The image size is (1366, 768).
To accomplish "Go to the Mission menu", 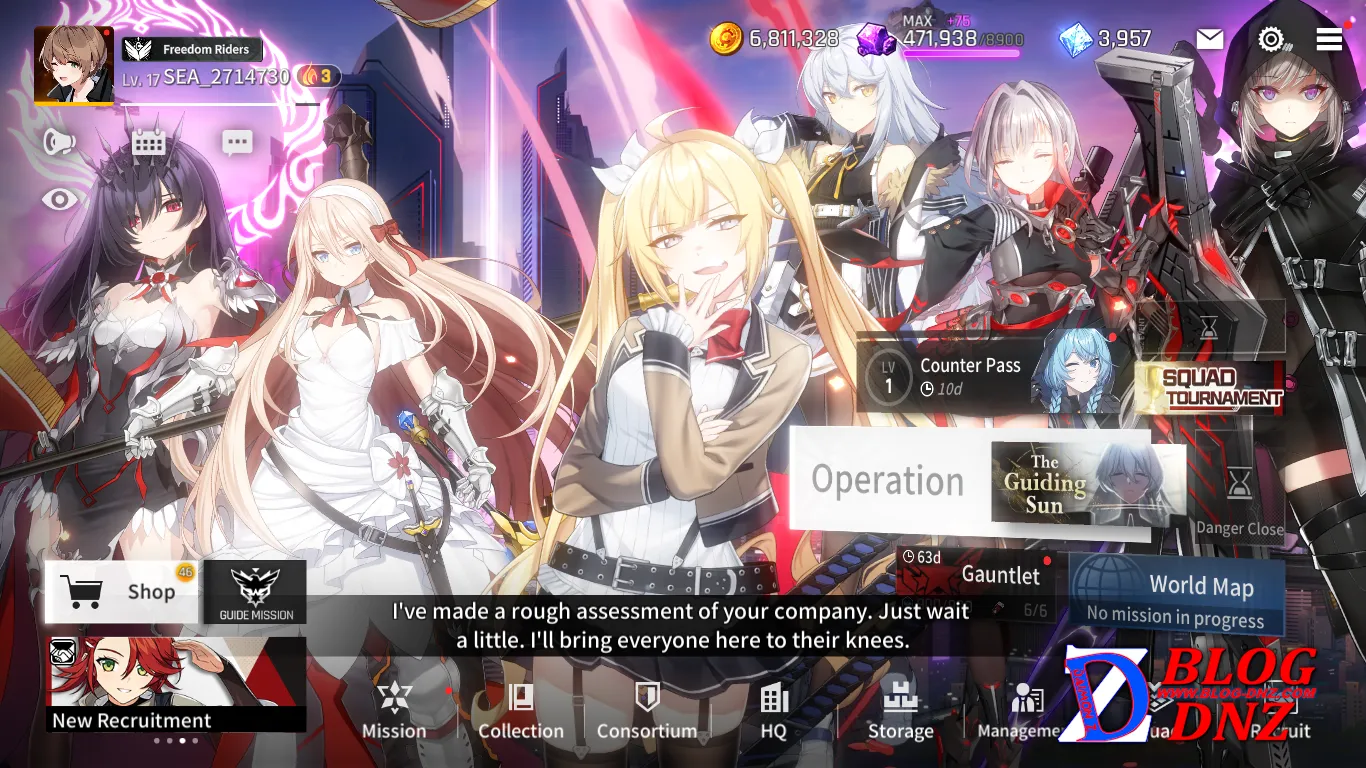I will point(394,711).
